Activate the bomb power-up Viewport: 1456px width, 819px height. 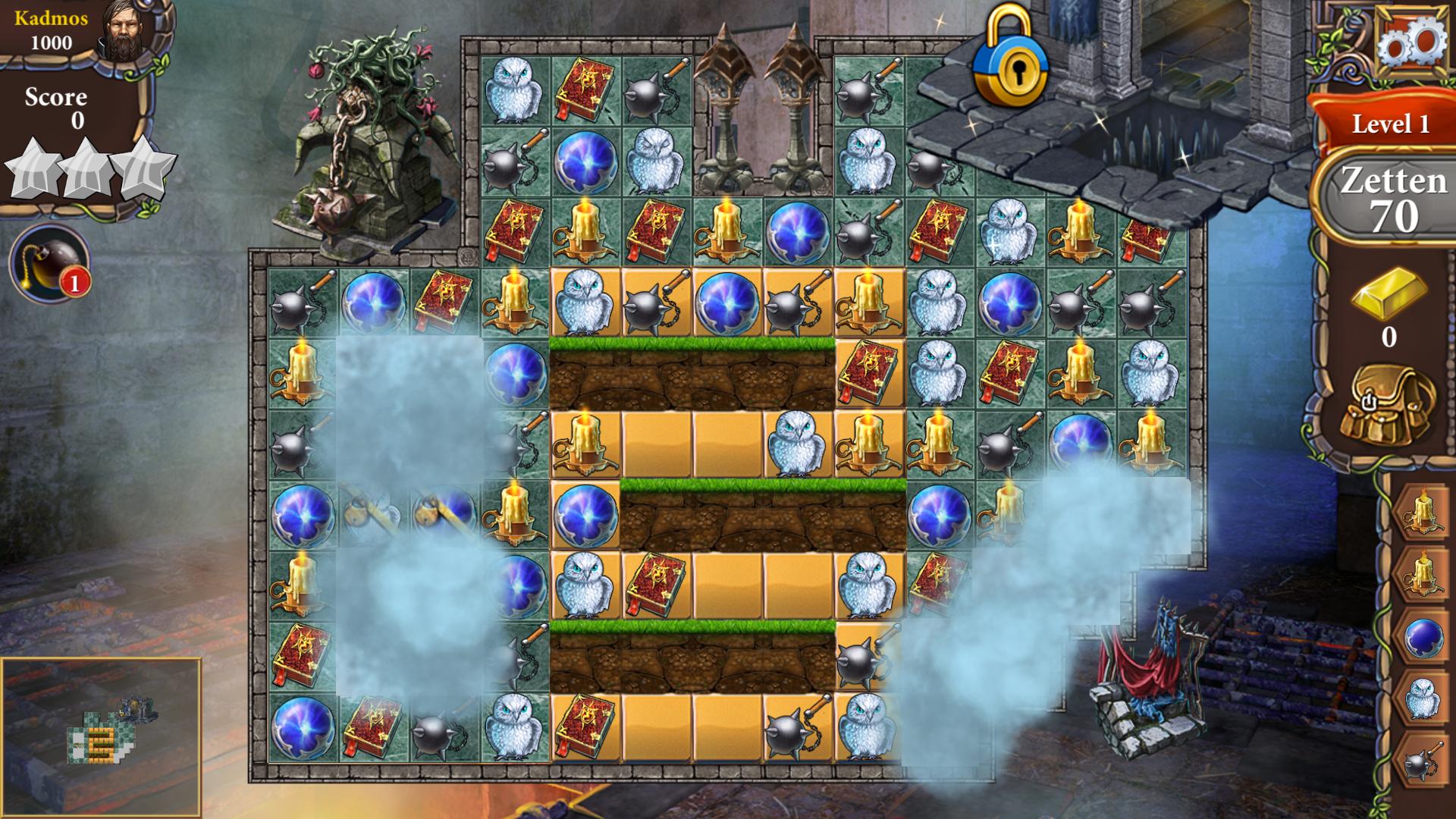(x=49, y=263)
